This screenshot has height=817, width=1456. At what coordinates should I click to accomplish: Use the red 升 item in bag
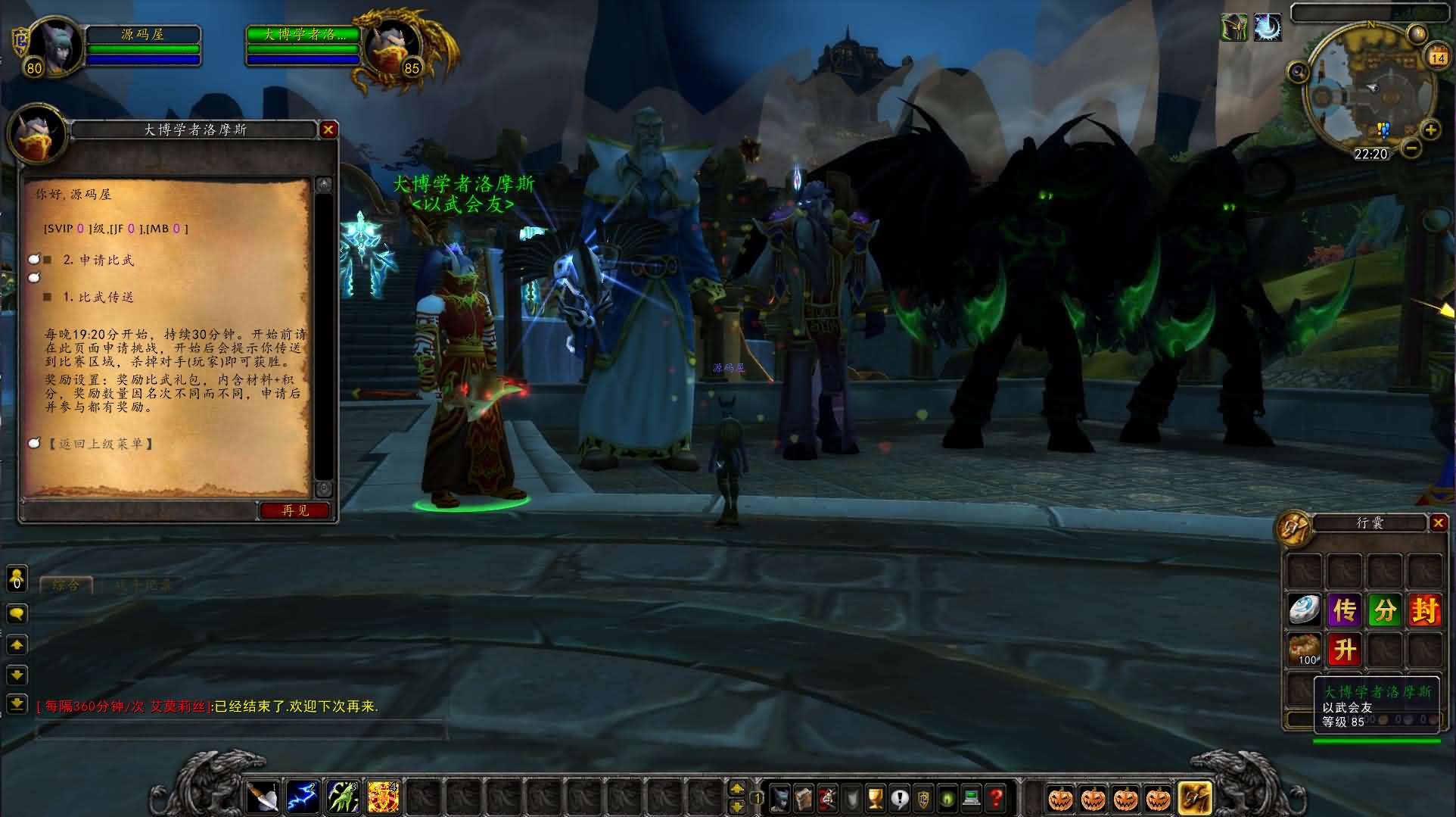[x=1344, y=650]
